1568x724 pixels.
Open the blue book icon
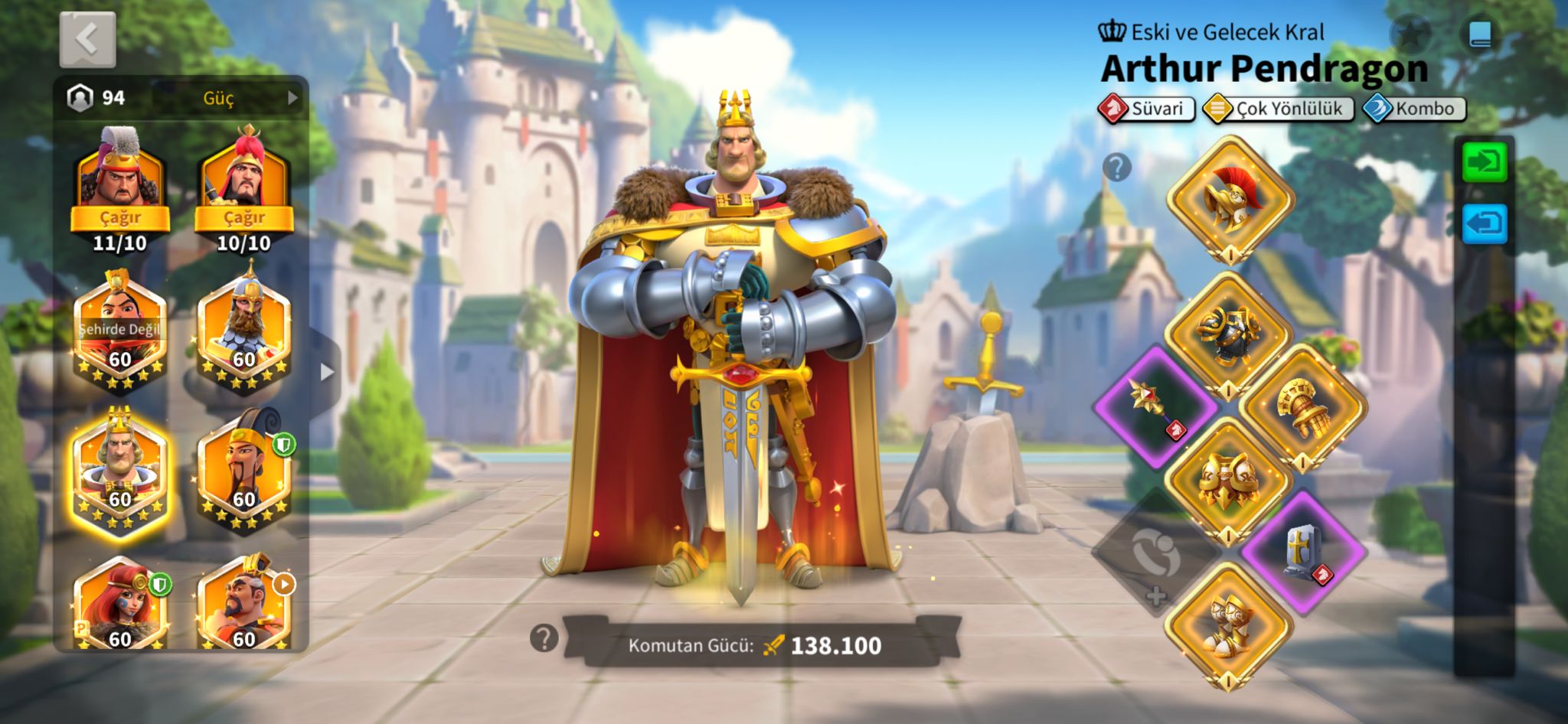point(1480,34)
